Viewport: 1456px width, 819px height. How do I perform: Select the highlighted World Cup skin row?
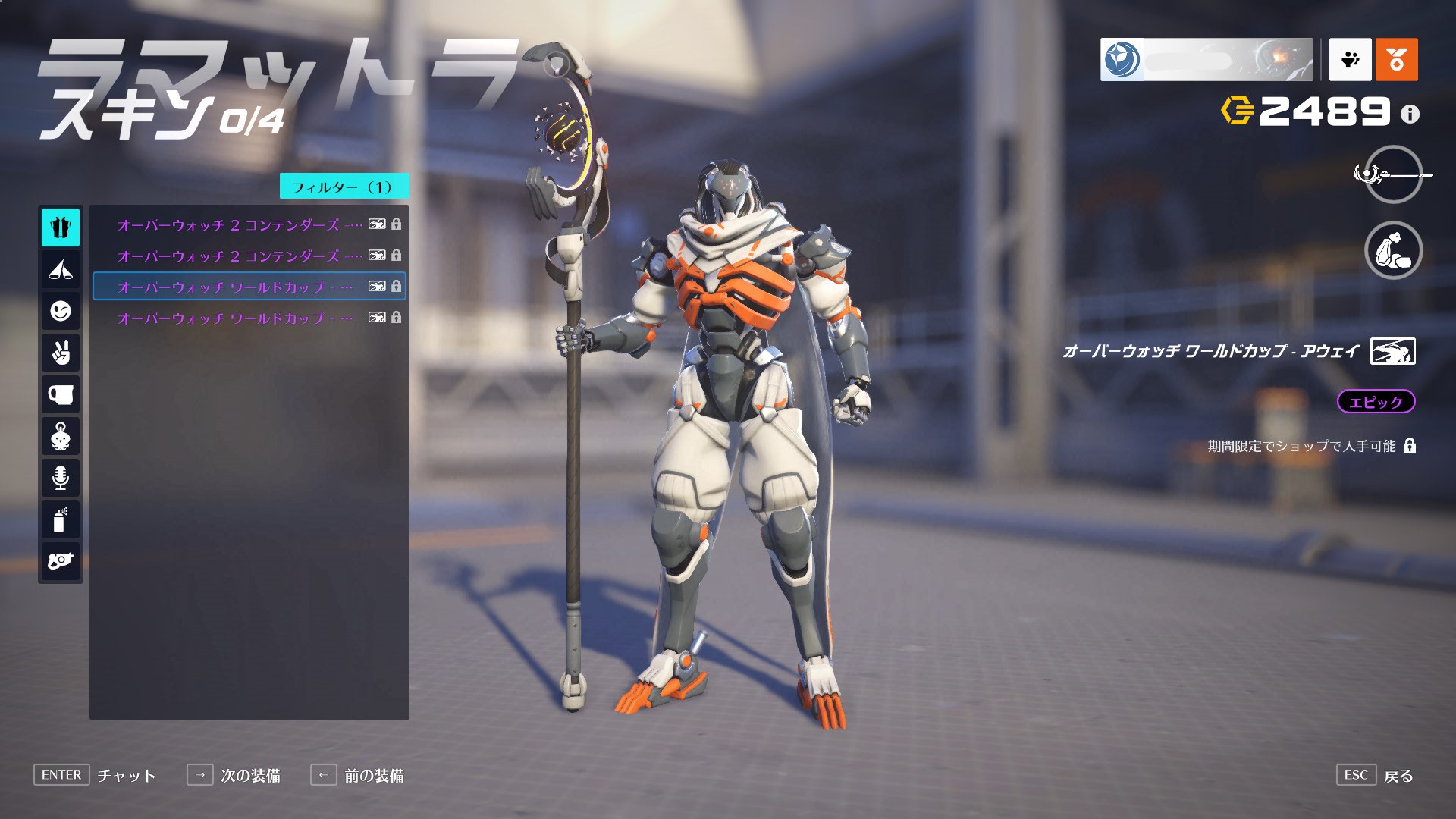click(249, 287)
